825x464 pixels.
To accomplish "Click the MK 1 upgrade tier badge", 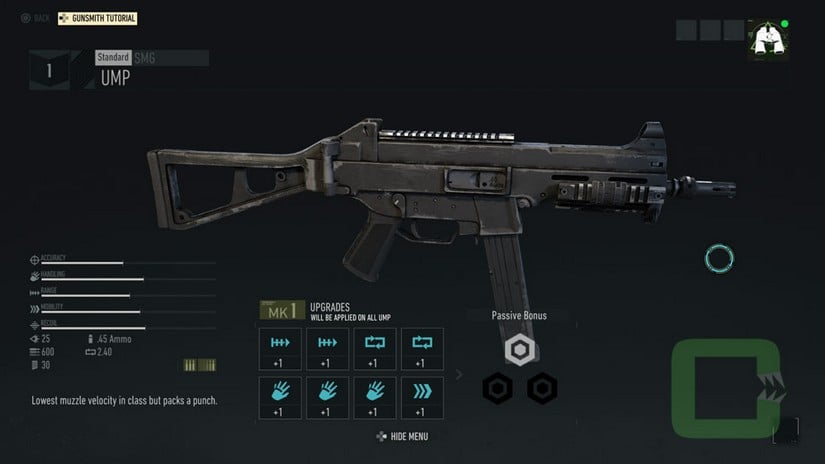I will [x=282, y=310].
